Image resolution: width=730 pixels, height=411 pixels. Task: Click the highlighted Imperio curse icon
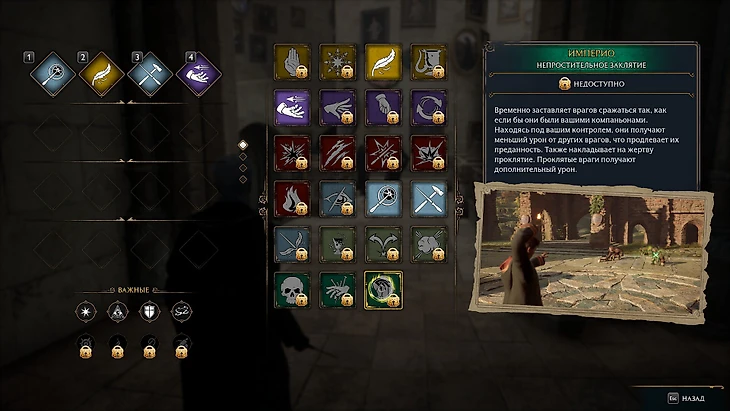point(383,289)
